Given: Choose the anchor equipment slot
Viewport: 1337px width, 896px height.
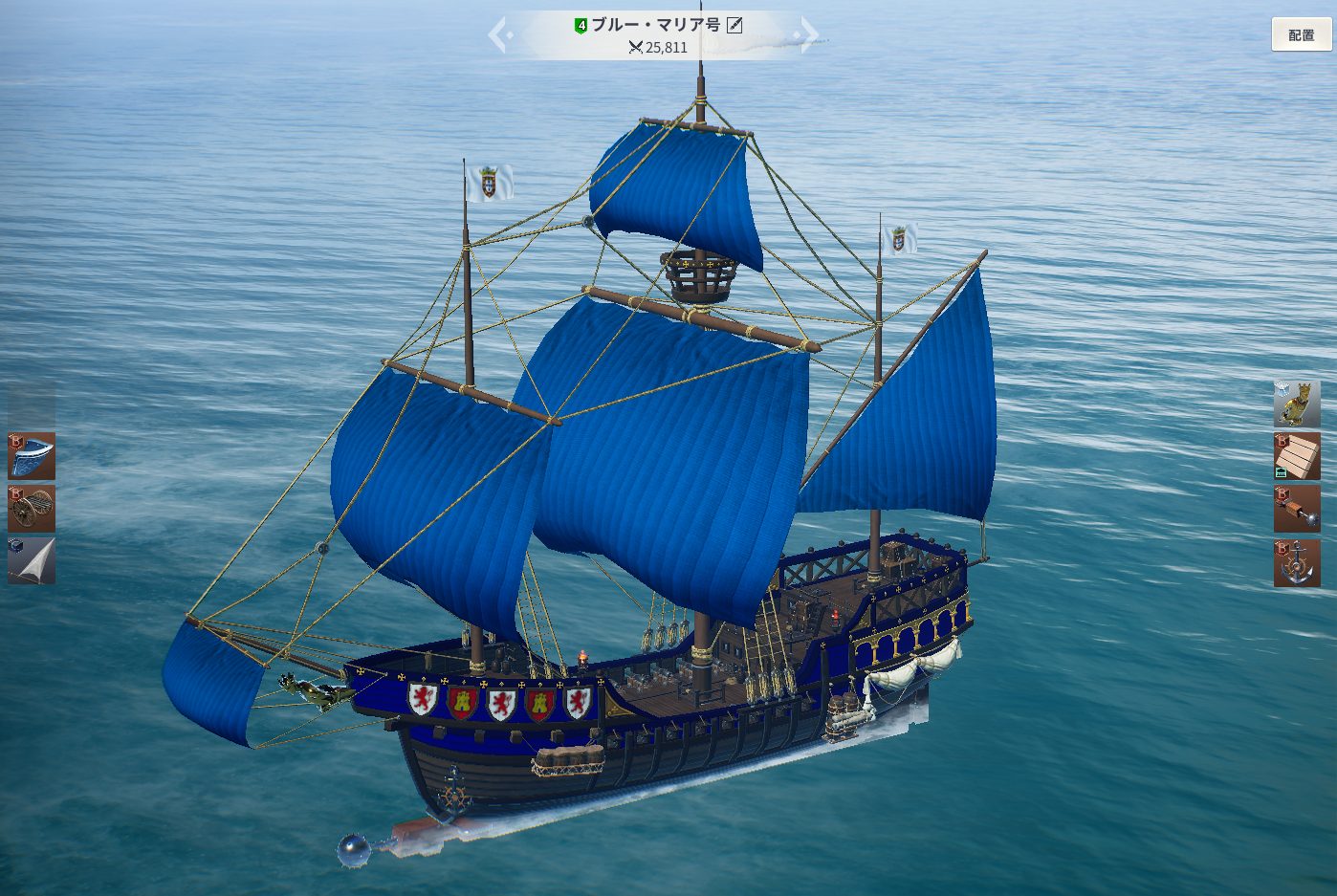Looking at the screenshot, I should tap(1297, 562).
